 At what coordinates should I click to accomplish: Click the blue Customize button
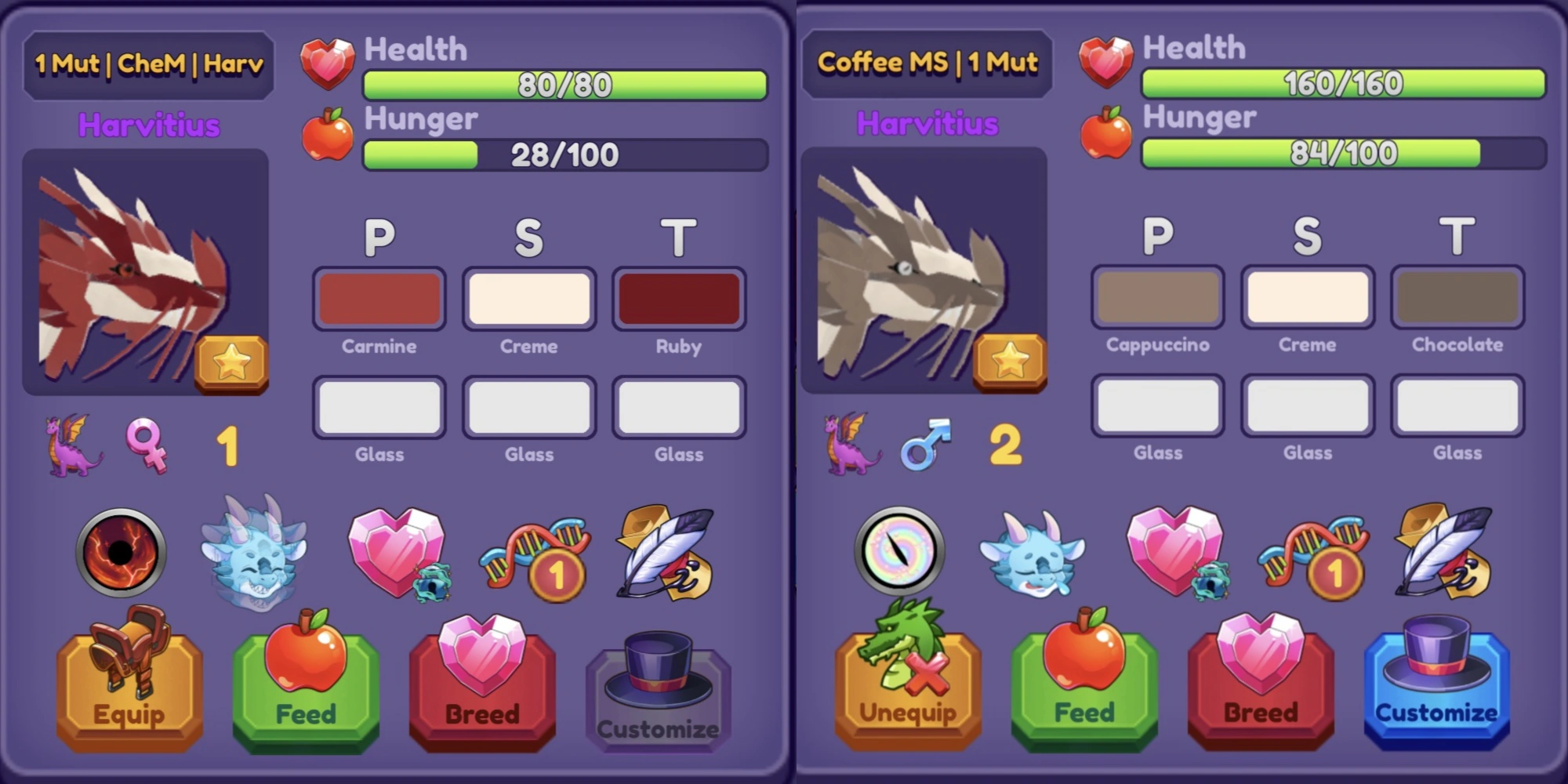(x=1435, y=690)
